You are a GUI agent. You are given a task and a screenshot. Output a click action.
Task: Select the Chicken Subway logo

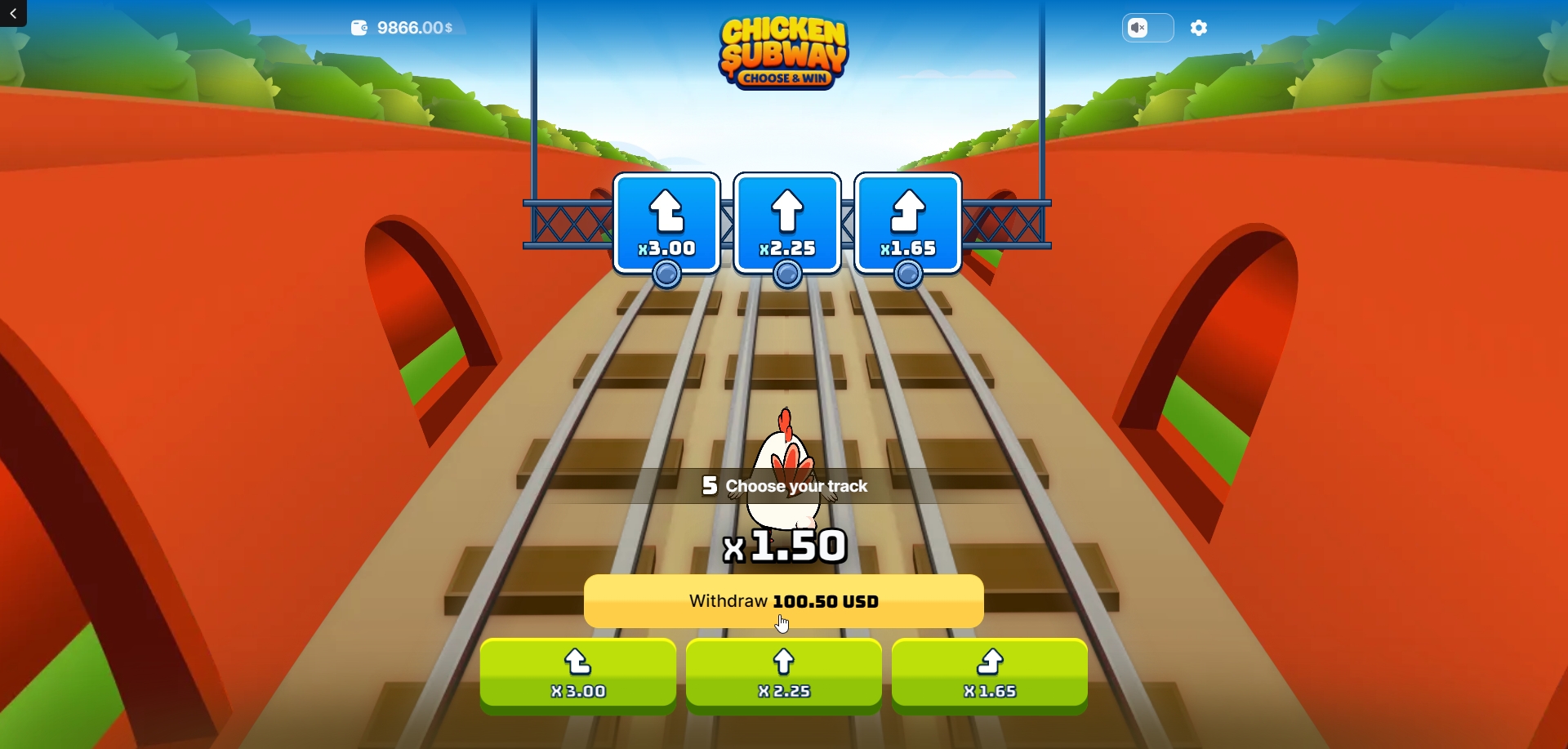click(x=783, y=51)
